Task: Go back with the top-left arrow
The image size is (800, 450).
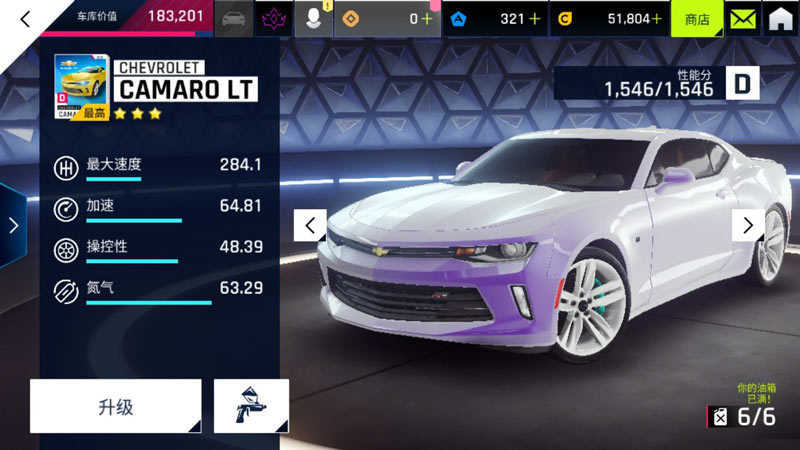Action: pos(26,18)
